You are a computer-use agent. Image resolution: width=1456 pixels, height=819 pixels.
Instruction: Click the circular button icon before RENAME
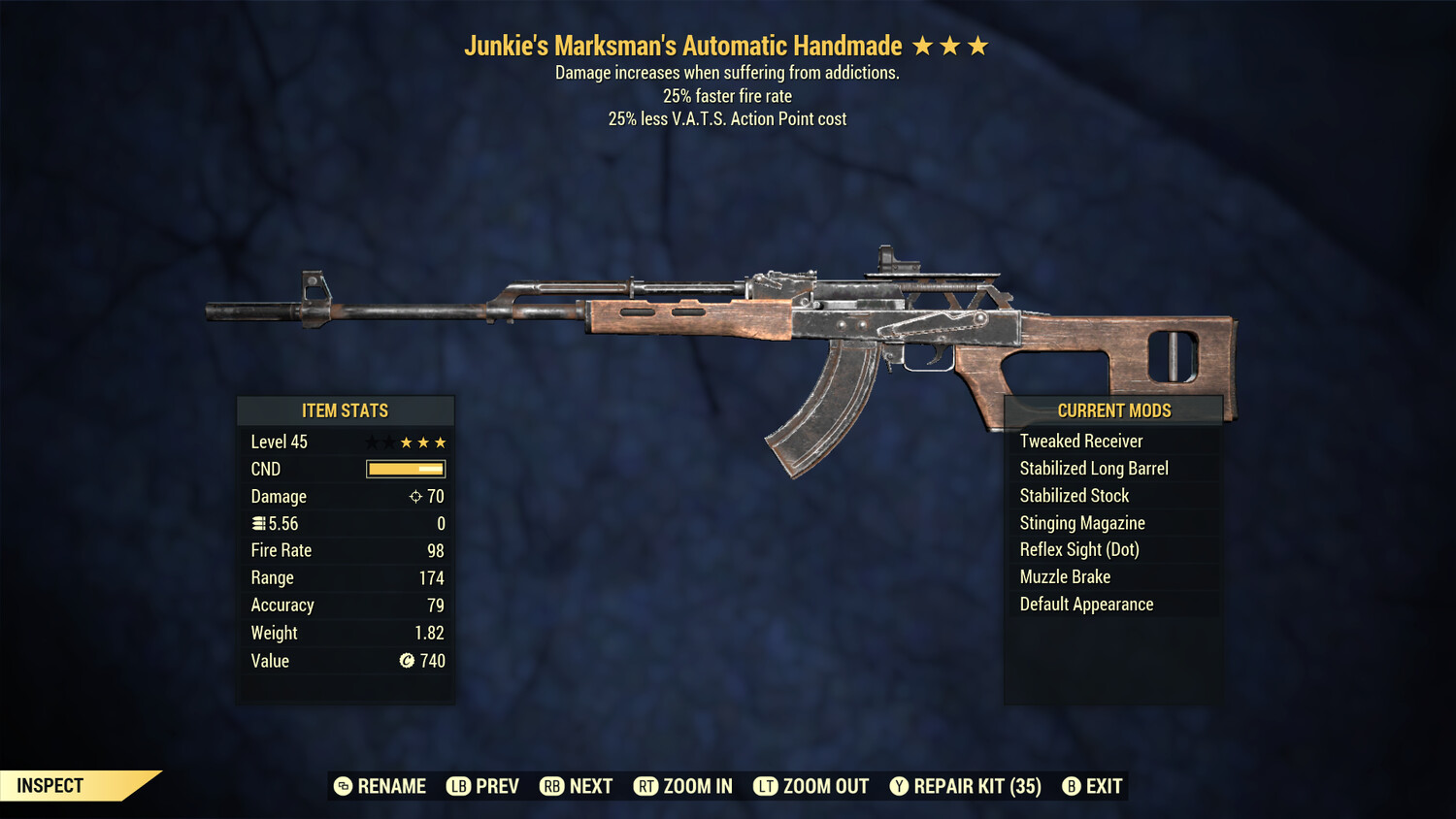pos(343,786)
